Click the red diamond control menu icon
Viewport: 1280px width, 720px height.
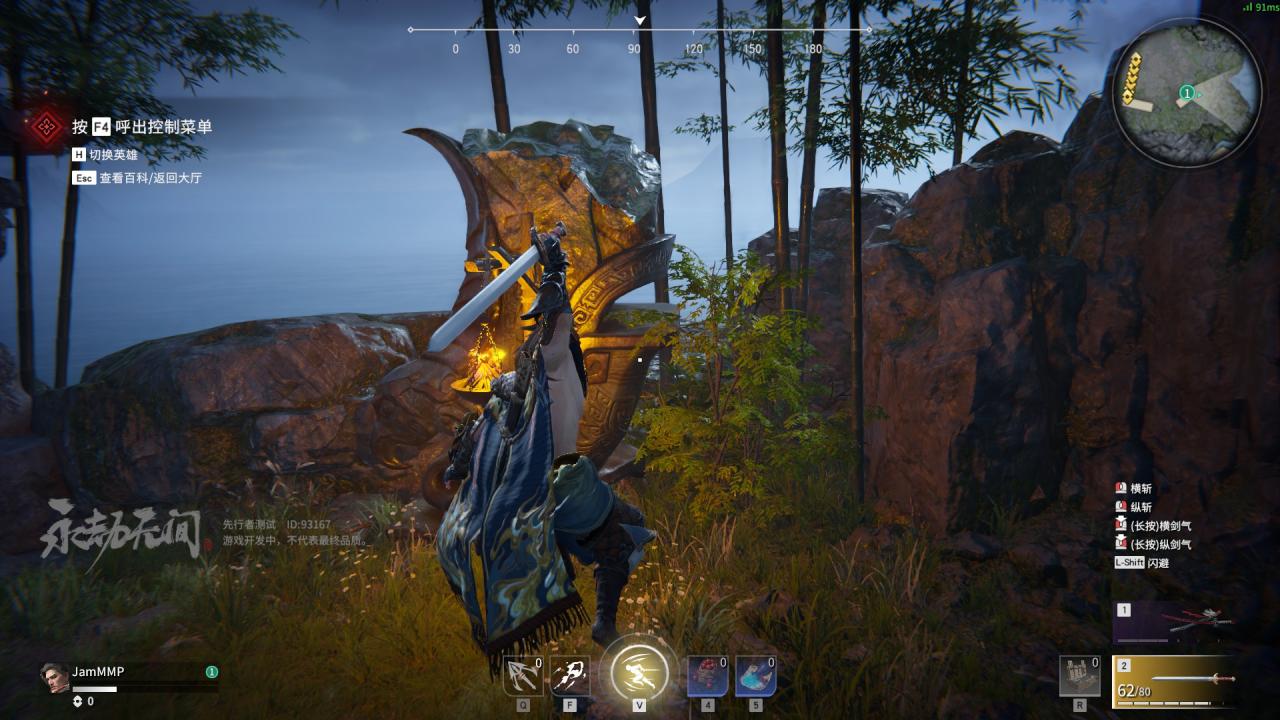(45, 127)
